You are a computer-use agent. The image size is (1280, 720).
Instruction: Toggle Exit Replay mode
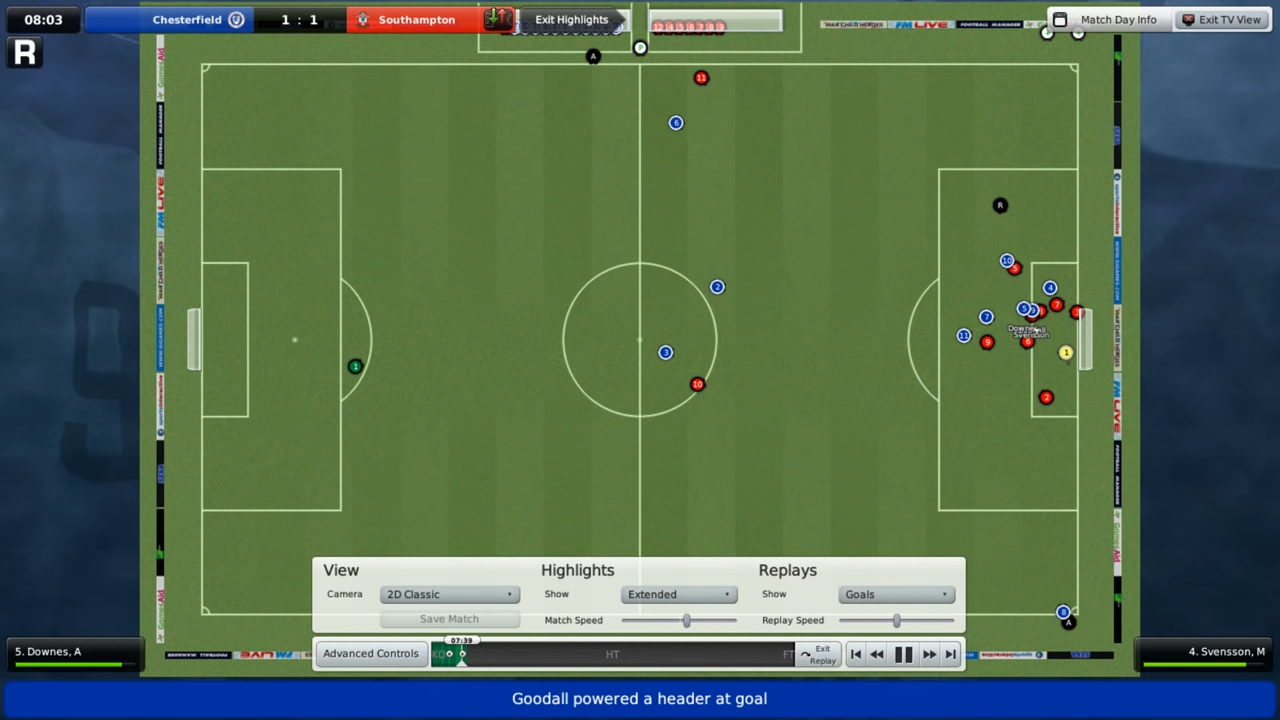820,655
